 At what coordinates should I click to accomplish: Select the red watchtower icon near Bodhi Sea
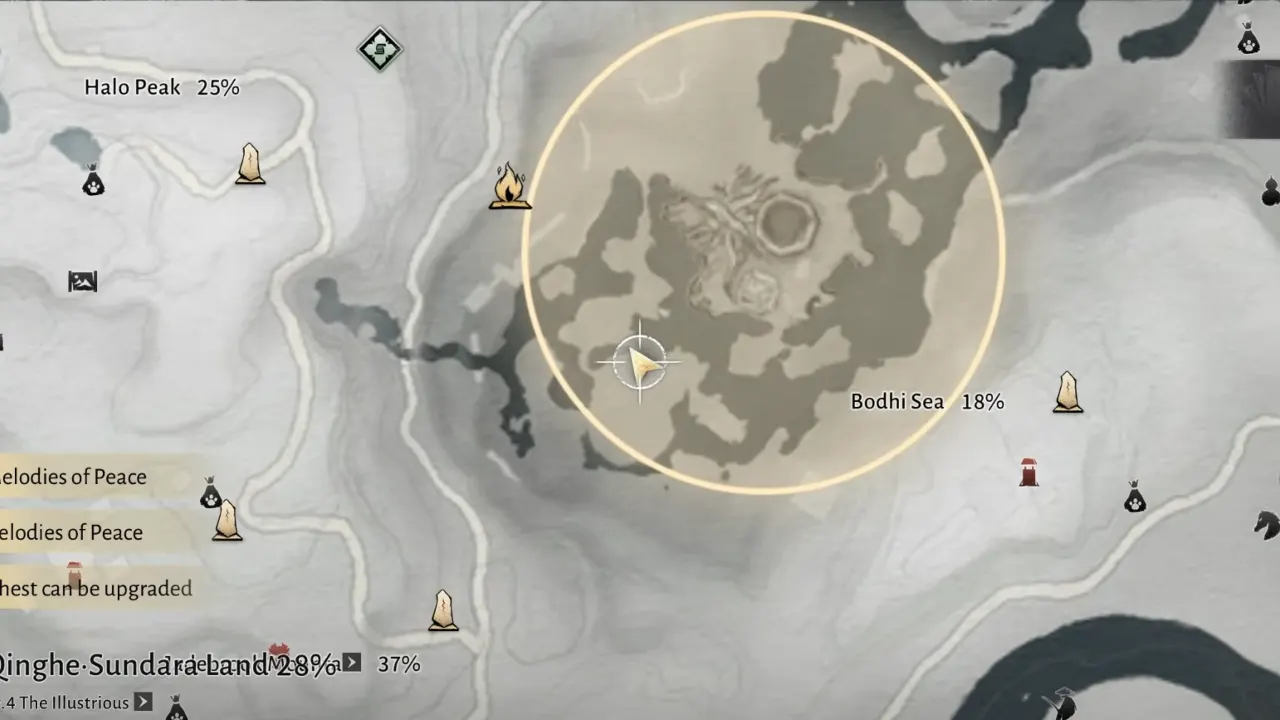1029,472
